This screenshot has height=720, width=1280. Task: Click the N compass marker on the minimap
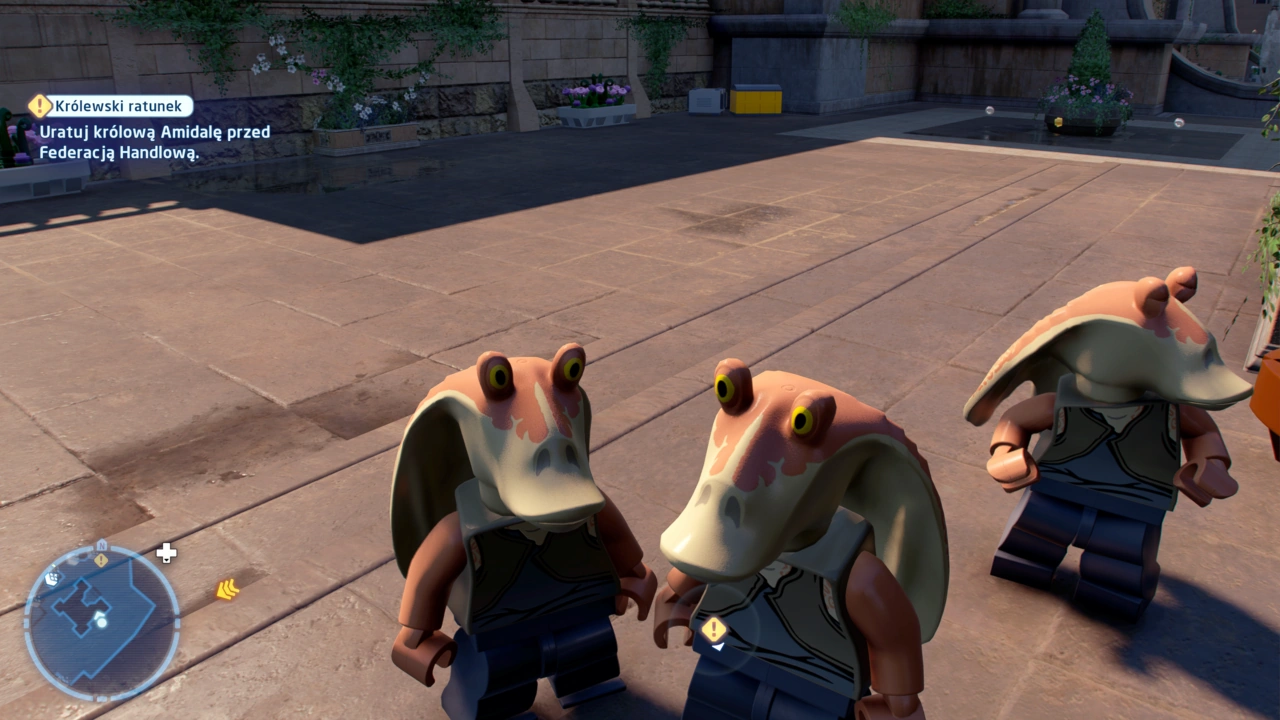click(102, 544)
